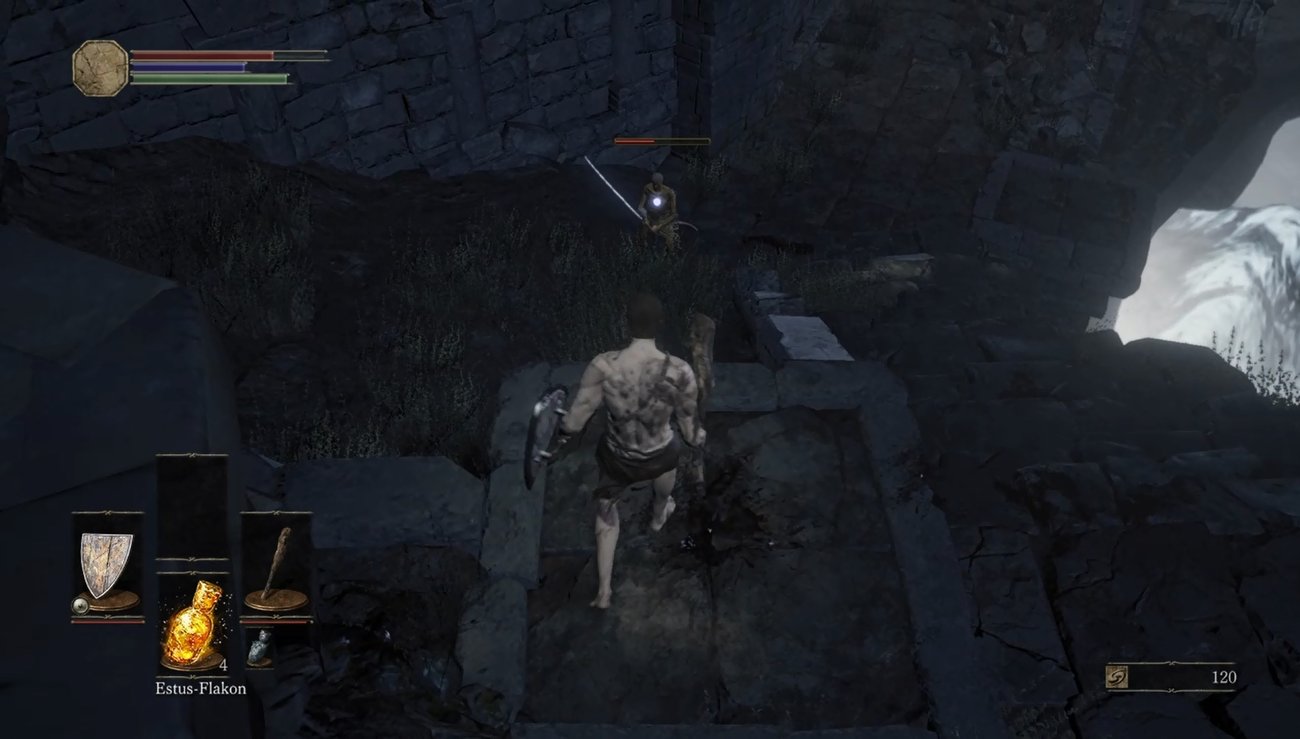
Task: Click the glowing orb on the enemy
Action: tap(659, 203)
